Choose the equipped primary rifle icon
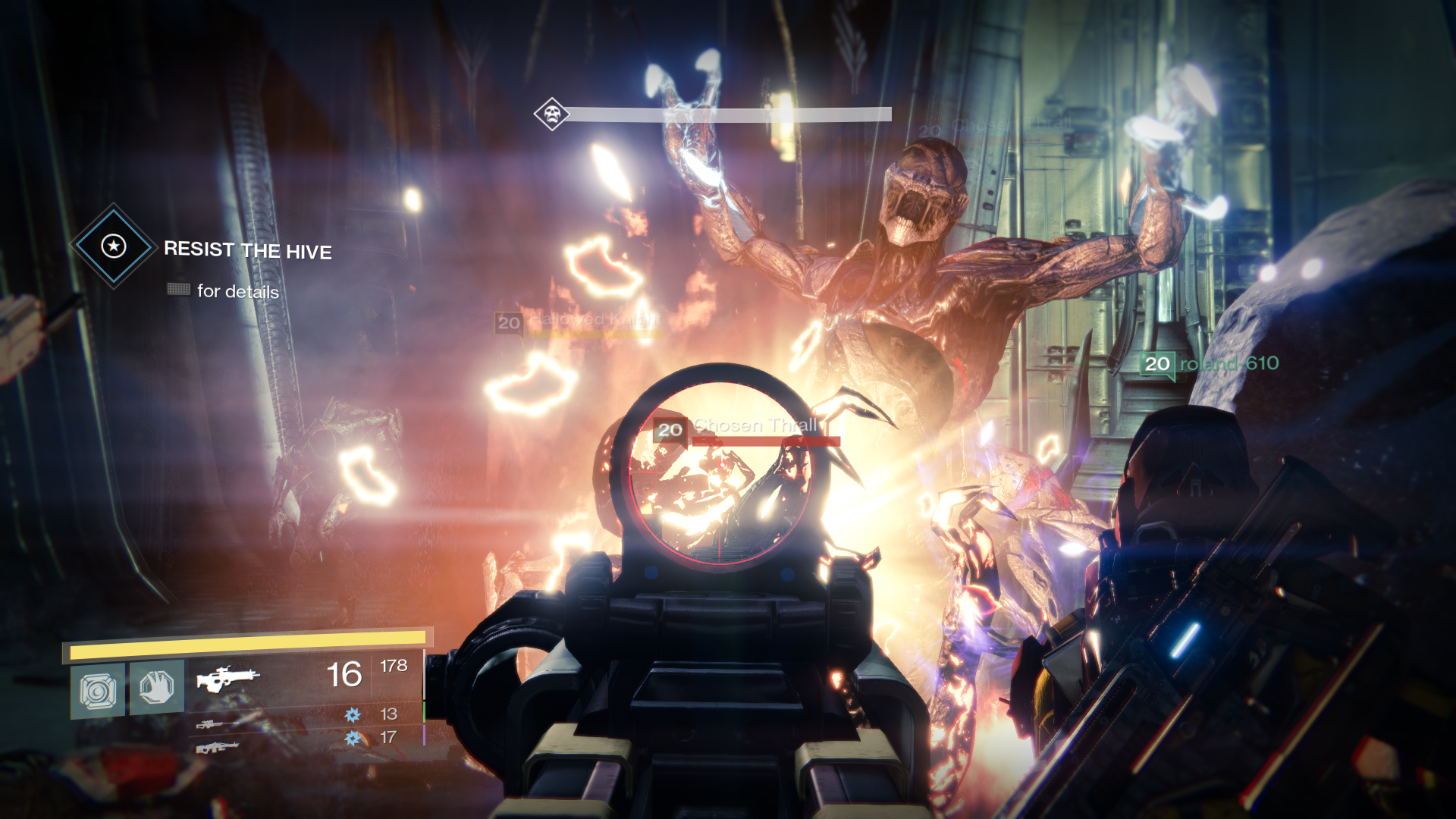Viewport: 1456px width, 819px height. click(227, 677)
